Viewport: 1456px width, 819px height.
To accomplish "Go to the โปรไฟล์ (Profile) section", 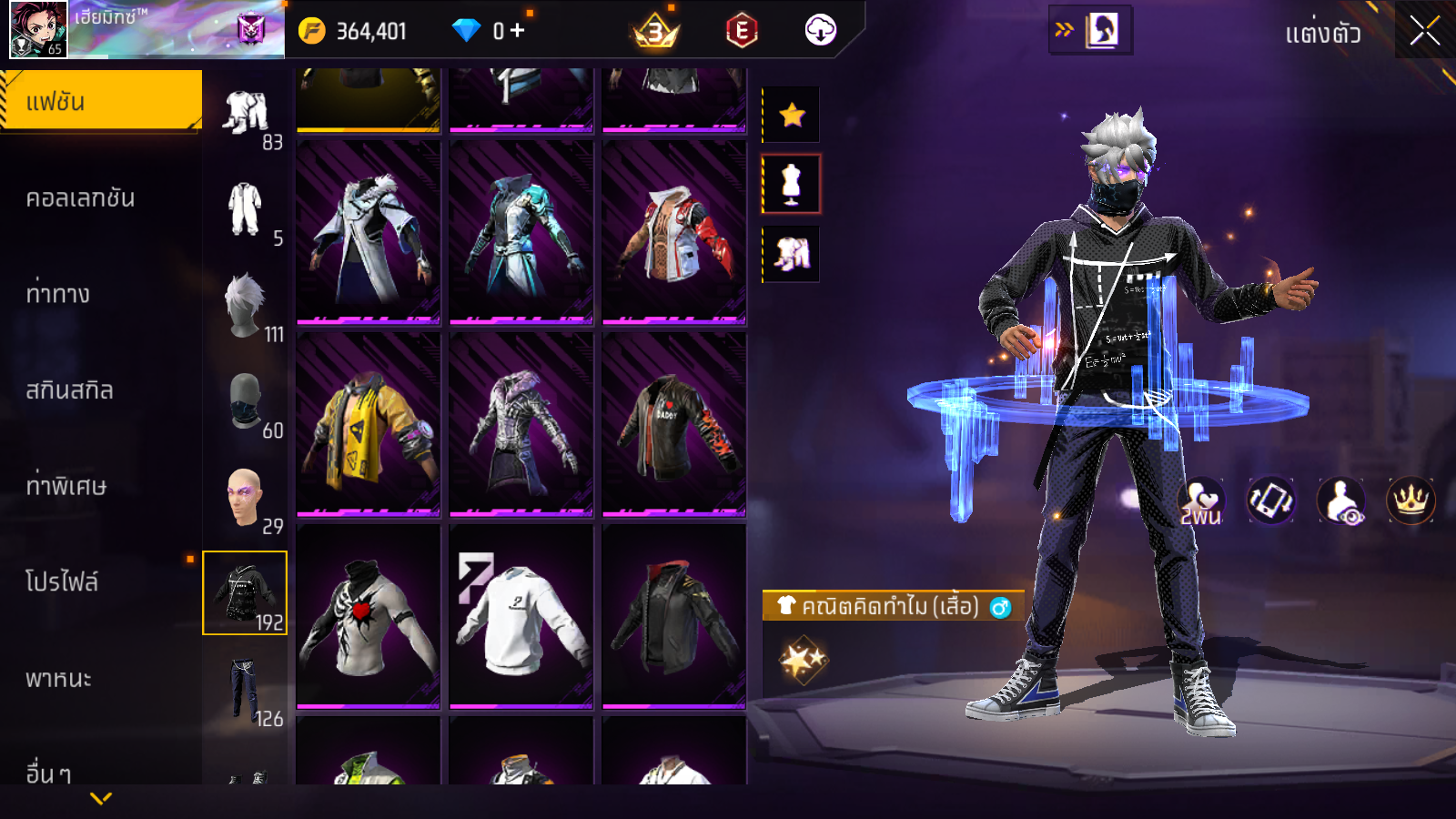I will pyautogui.click(x=62, y=581).
